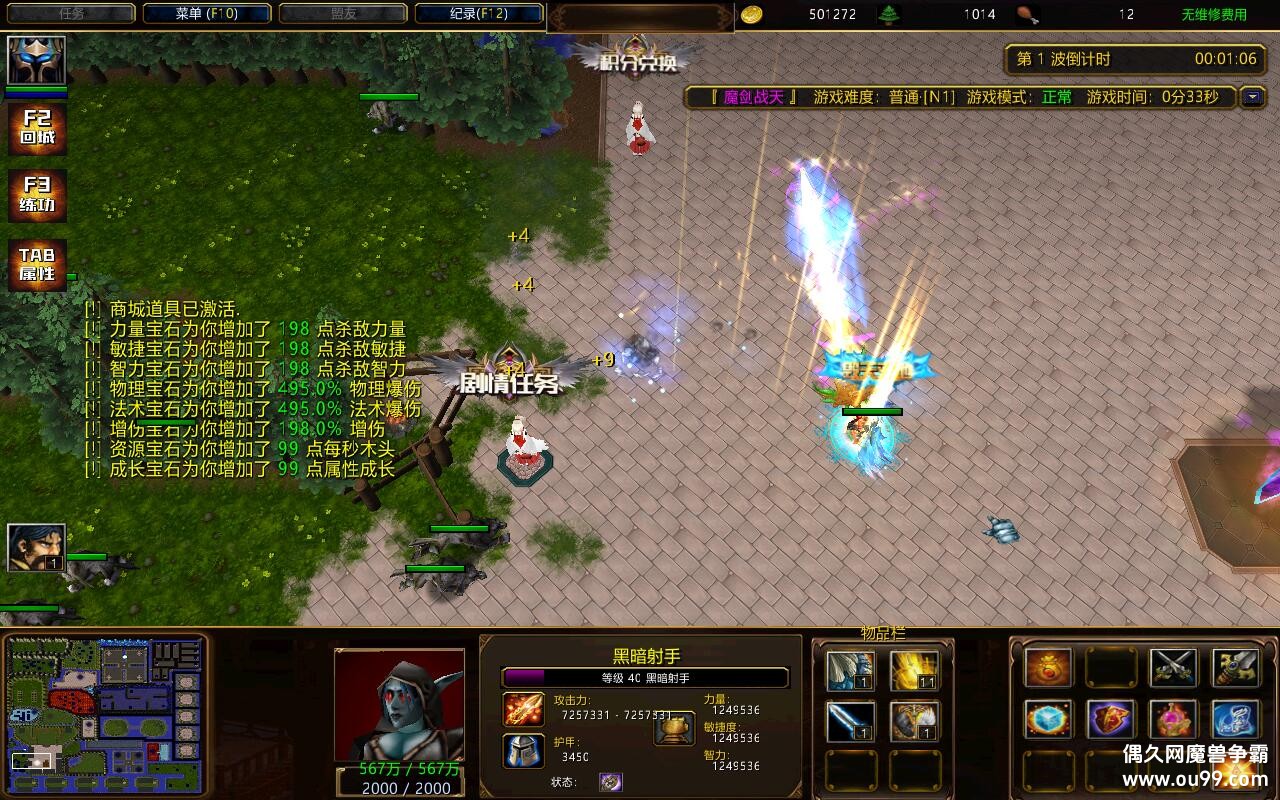The height and width of the screenshot is (800, 1280).
Task: Activate the ice cube ability
Action: point(1048,720)
